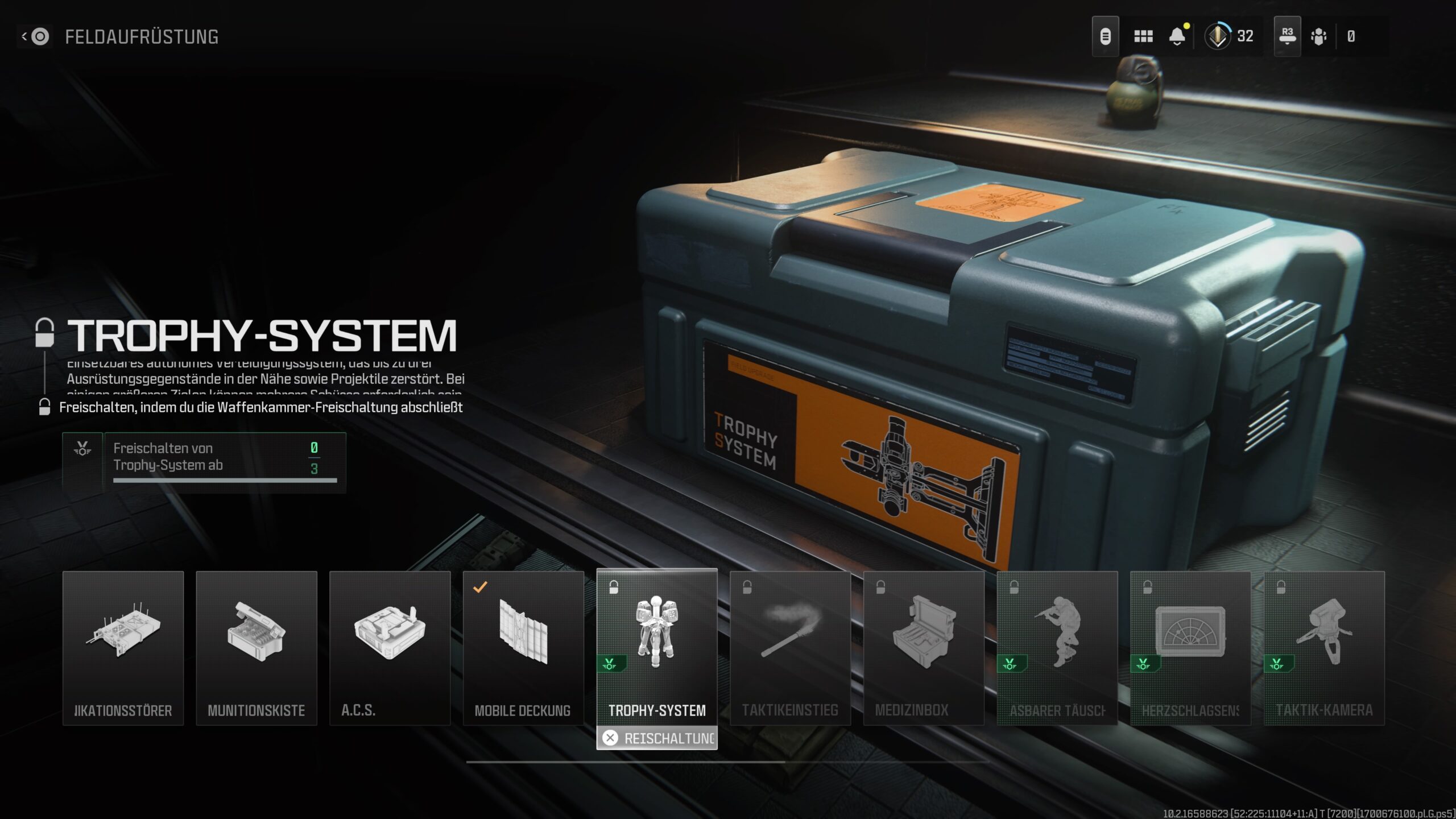Screen dimensions: 1456x819
Task: Show the player rank level 32 badge
Action: click(x=1229, y=36)
